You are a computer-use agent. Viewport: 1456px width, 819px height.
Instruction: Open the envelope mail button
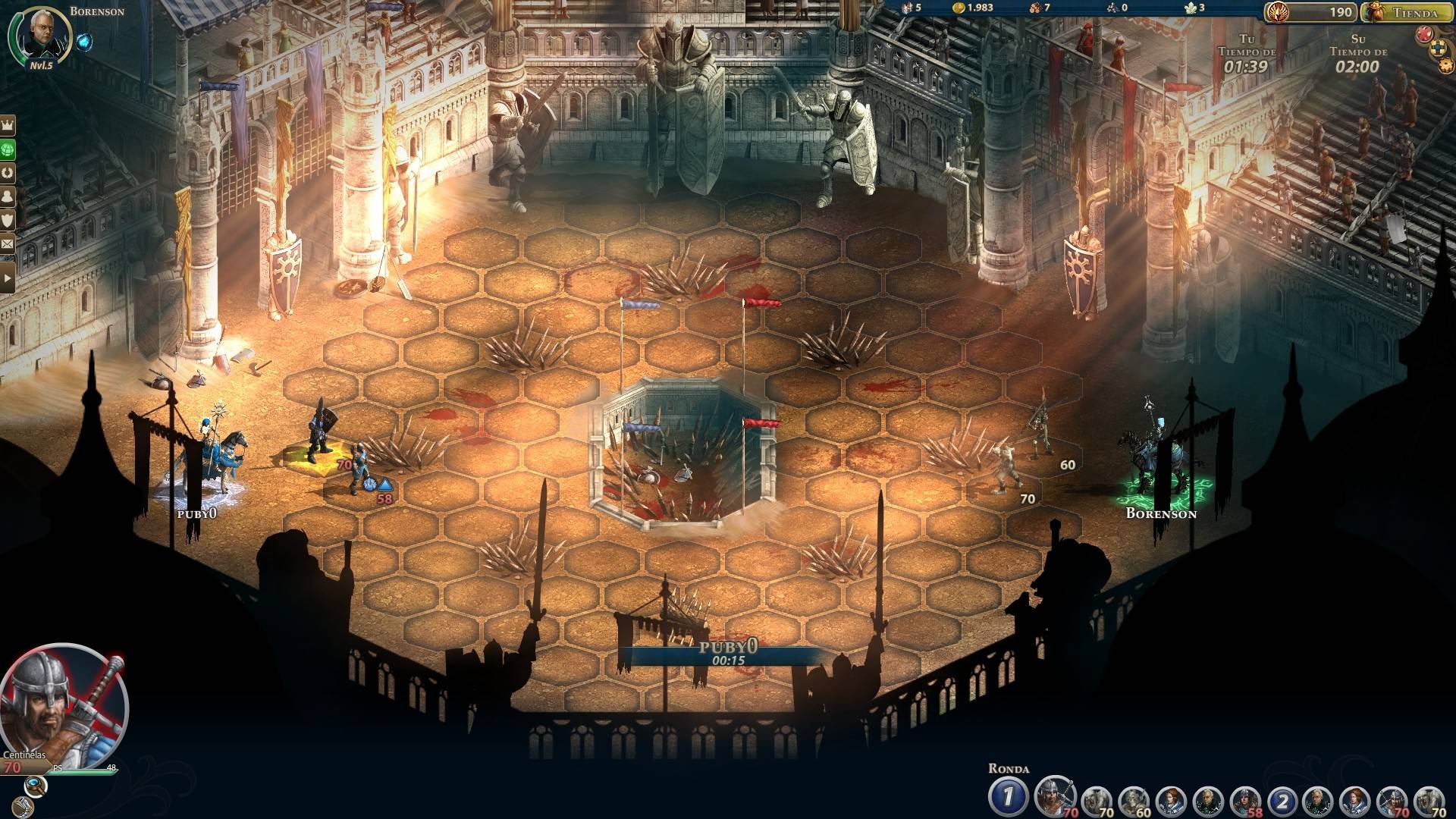[8, 244]
